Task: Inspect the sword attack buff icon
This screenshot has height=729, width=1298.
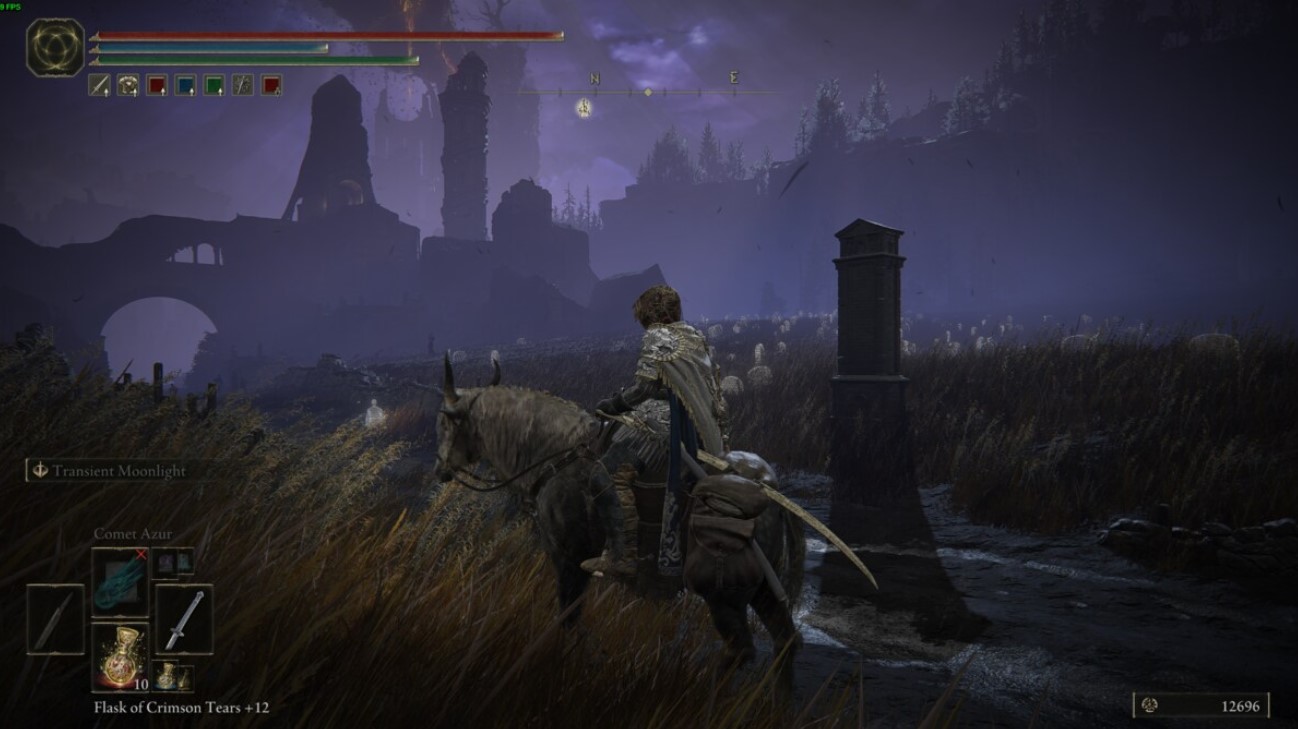Action: (99, 86)
